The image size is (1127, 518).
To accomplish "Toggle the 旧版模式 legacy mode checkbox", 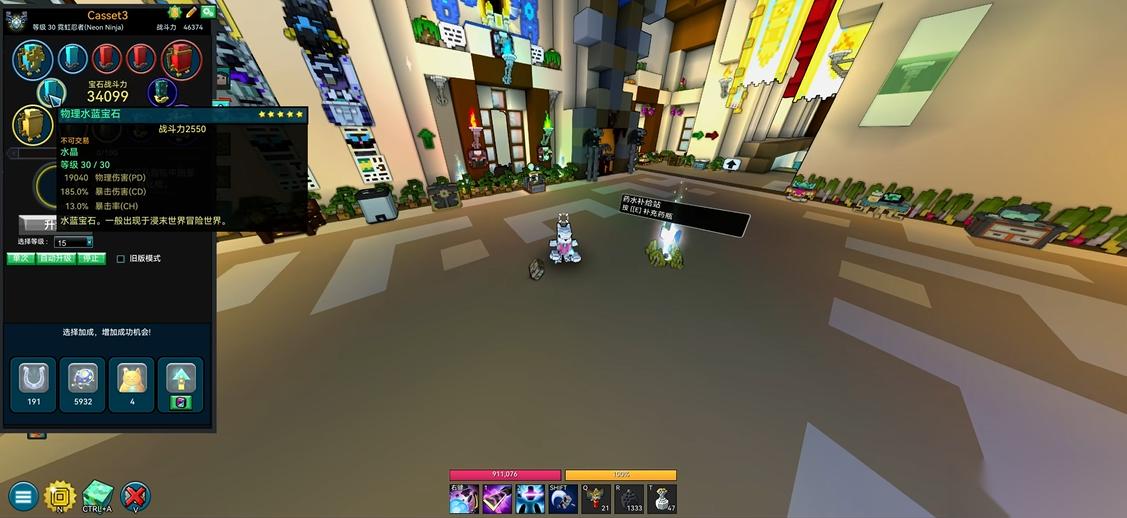I will coord(121,259).
